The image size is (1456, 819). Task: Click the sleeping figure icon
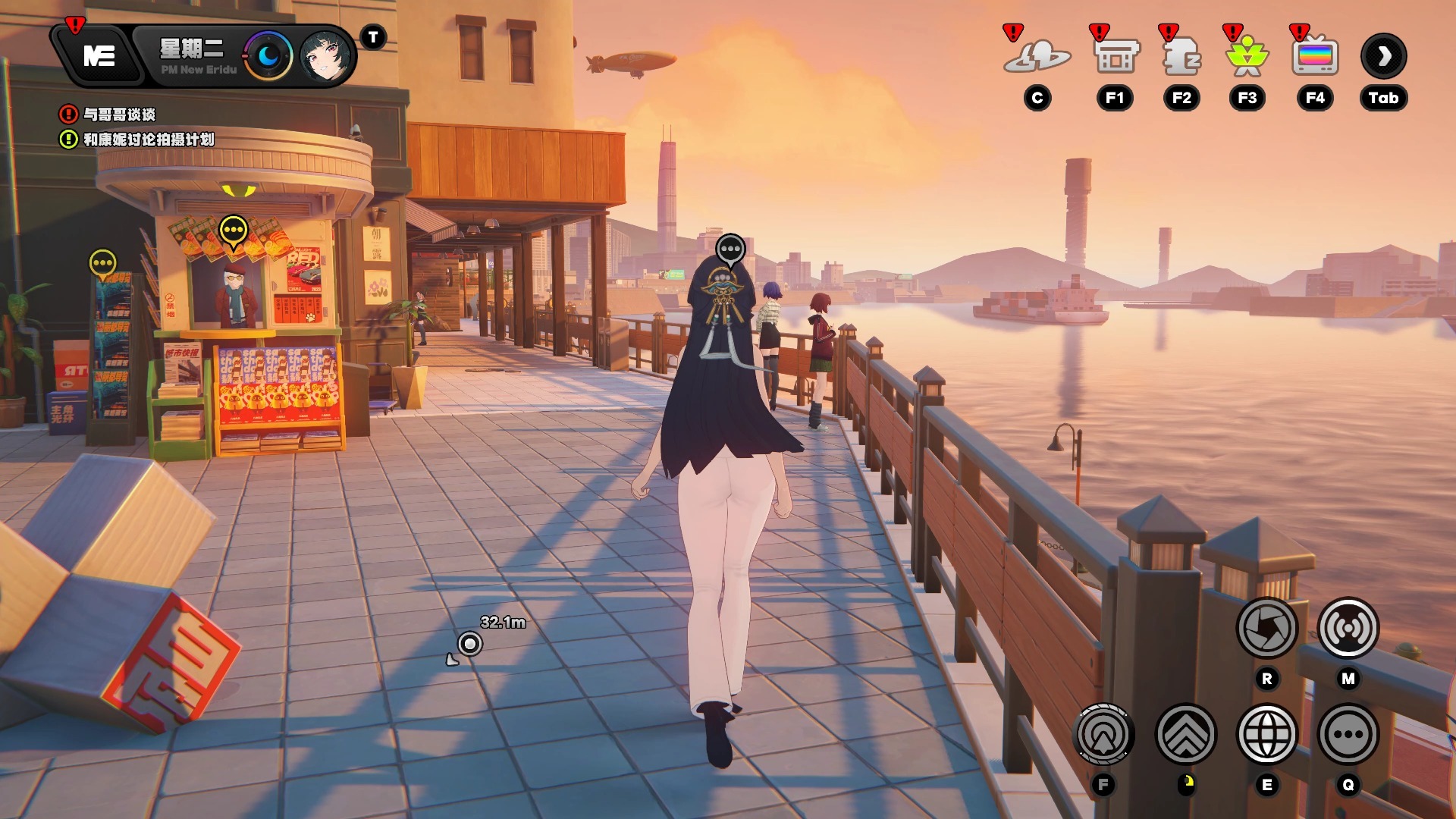1181,57
